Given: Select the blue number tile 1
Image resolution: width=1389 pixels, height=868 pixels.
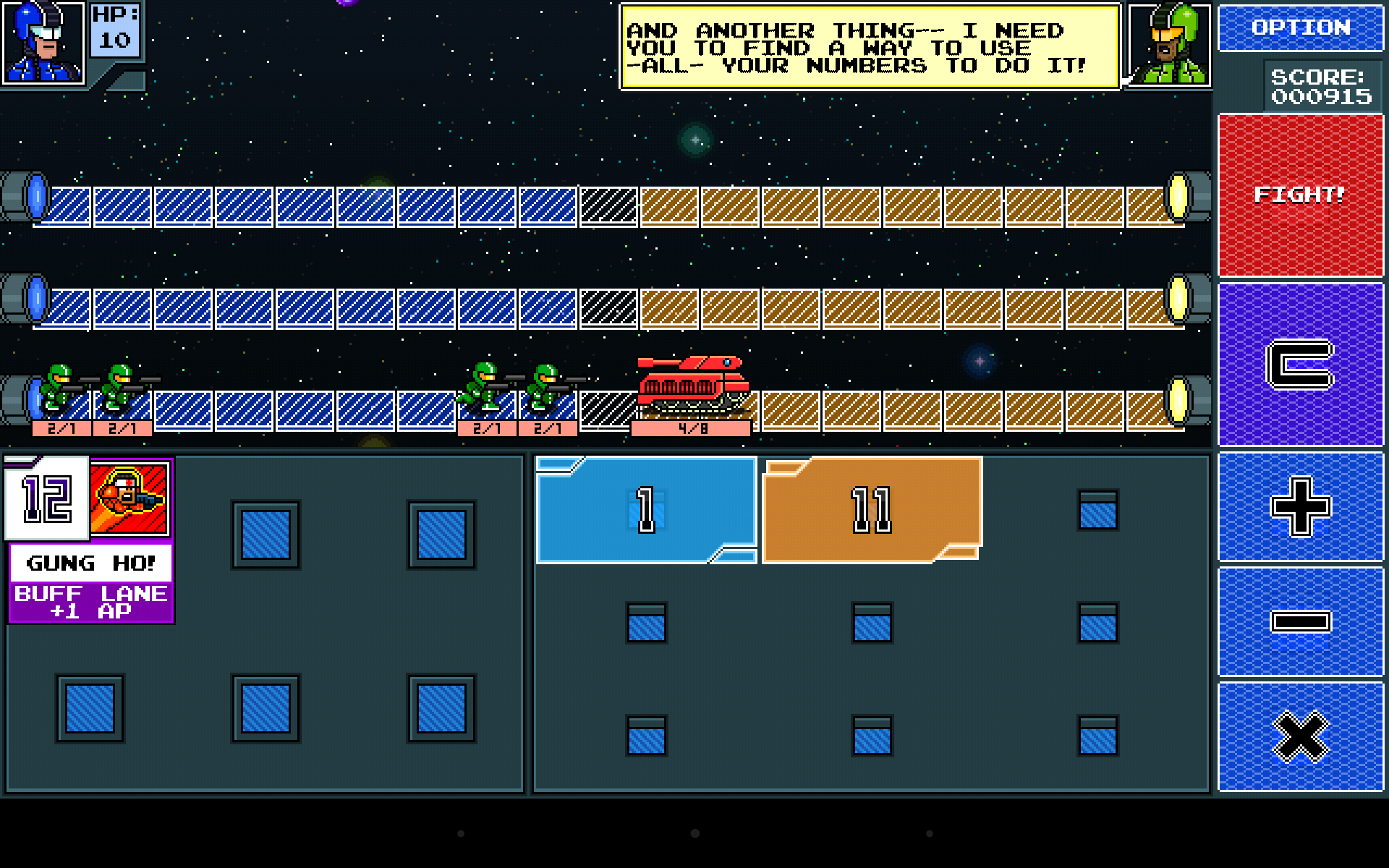Looking at the screenshot, I should (646, 508).
